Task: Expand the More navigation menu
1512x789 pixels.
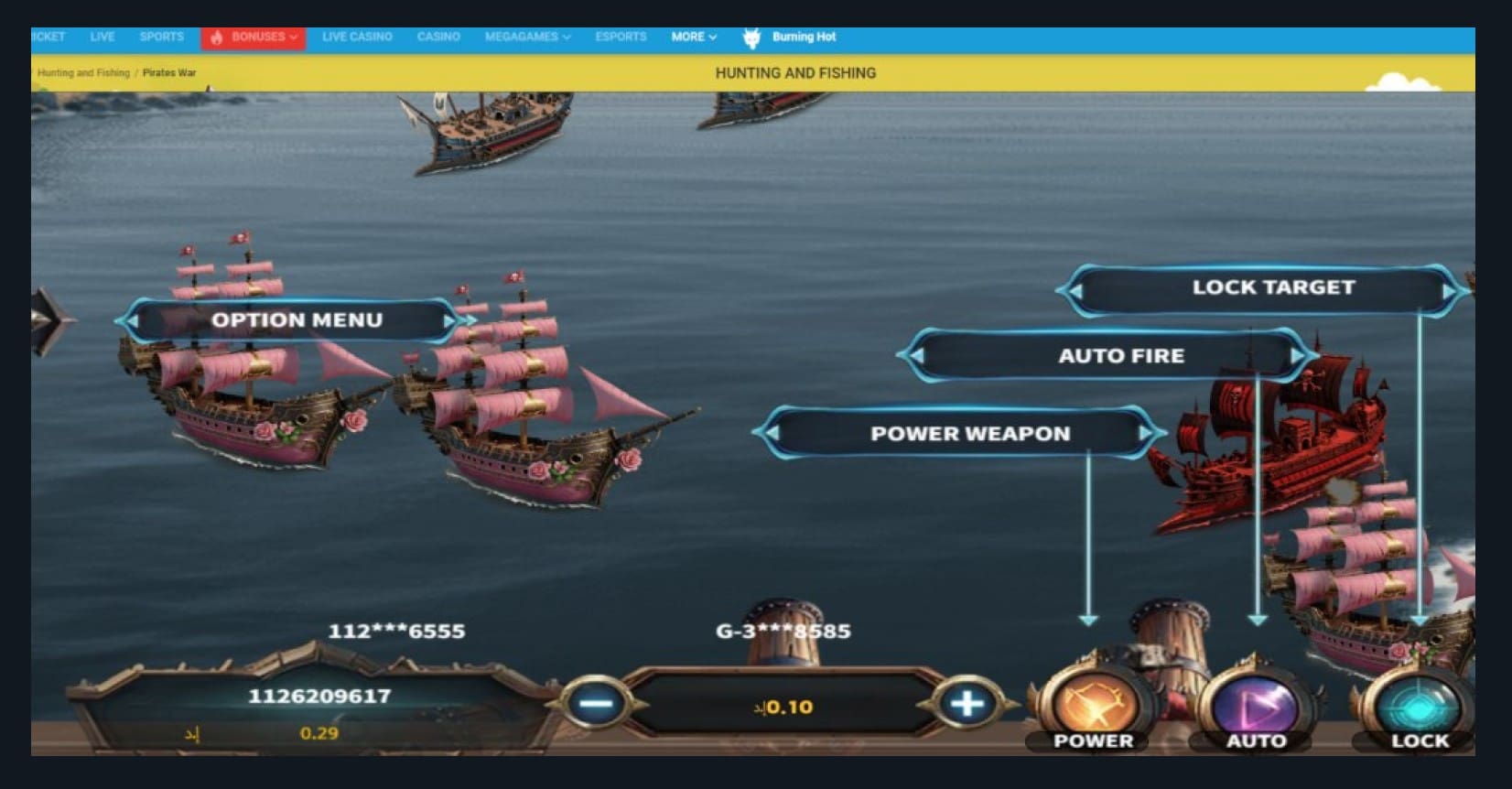Action: point(693,38)
